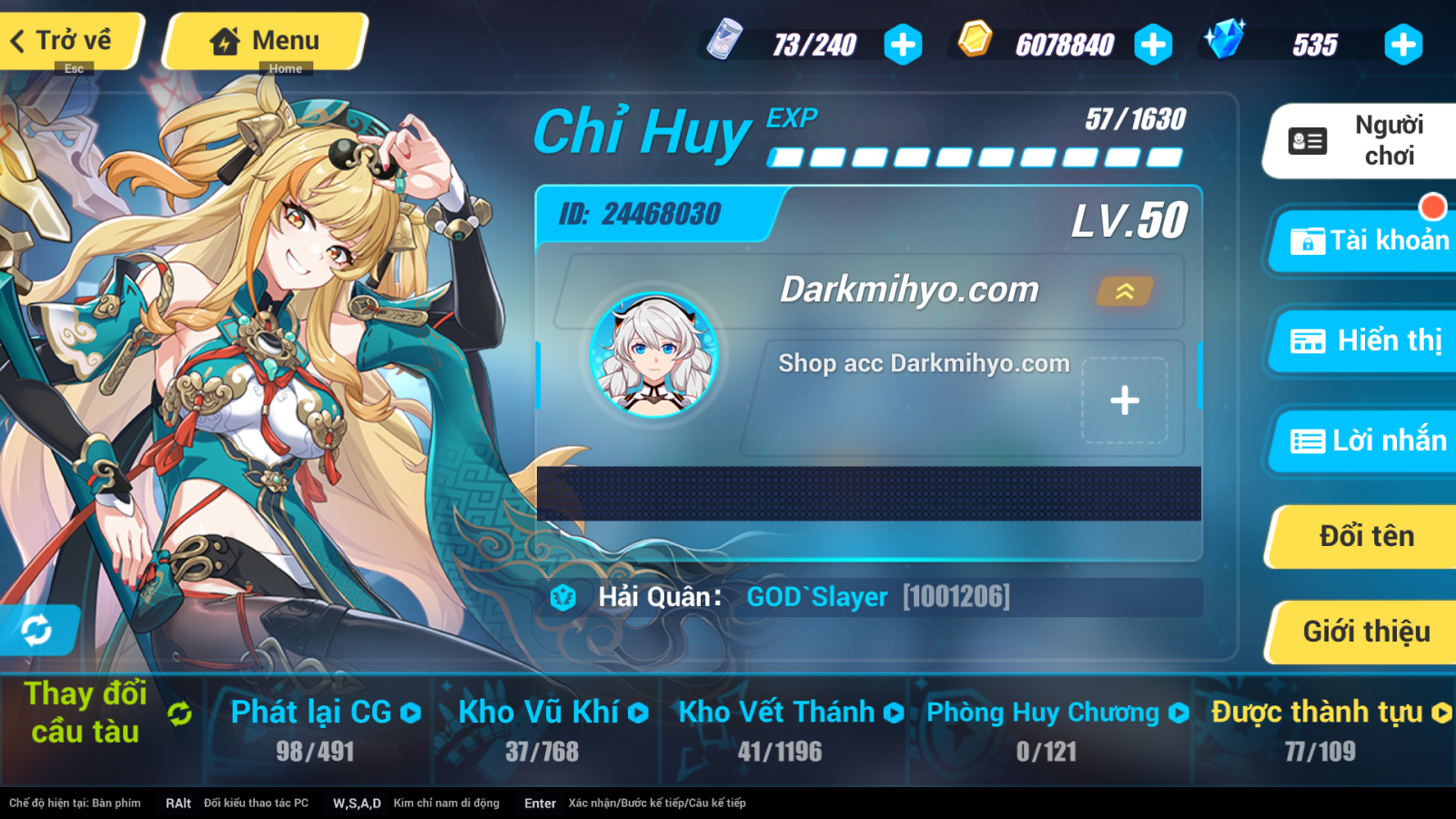Click the play arrow next to Phát lại CG

click(x=409, y=713)
